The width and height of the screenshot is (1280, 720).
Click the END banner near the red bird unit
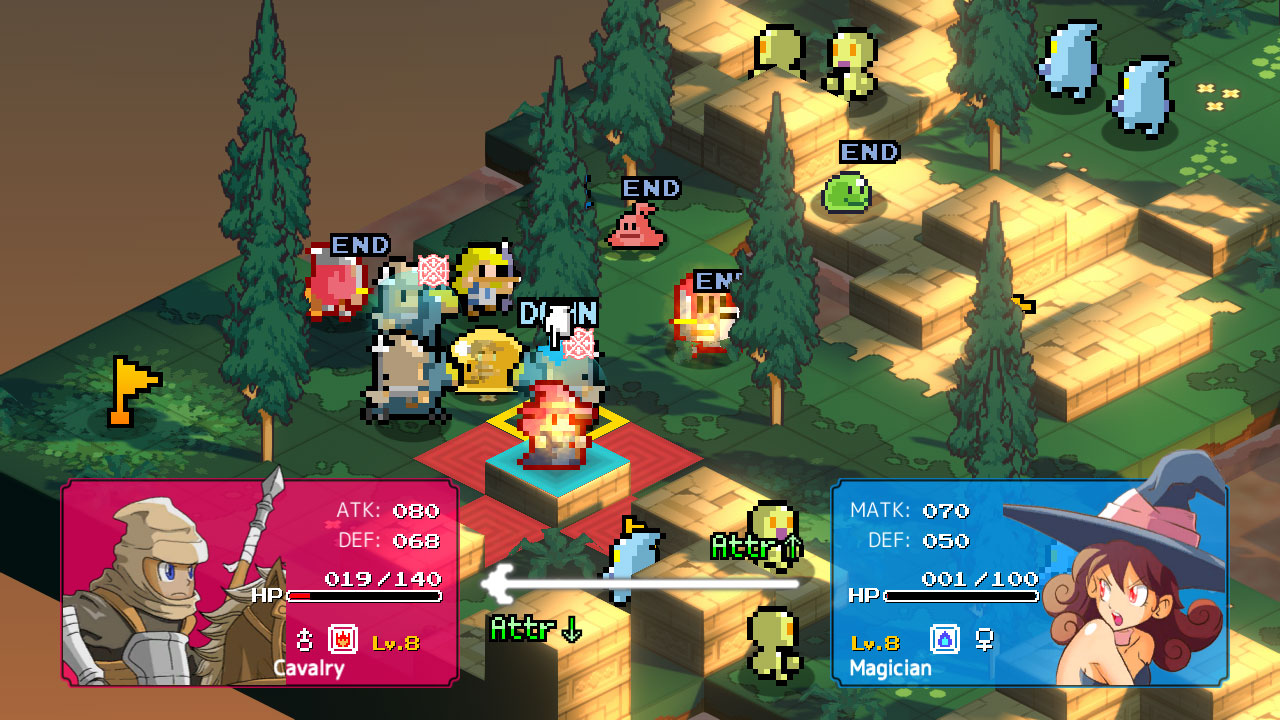pyautogui.click(x=361, y=245)
